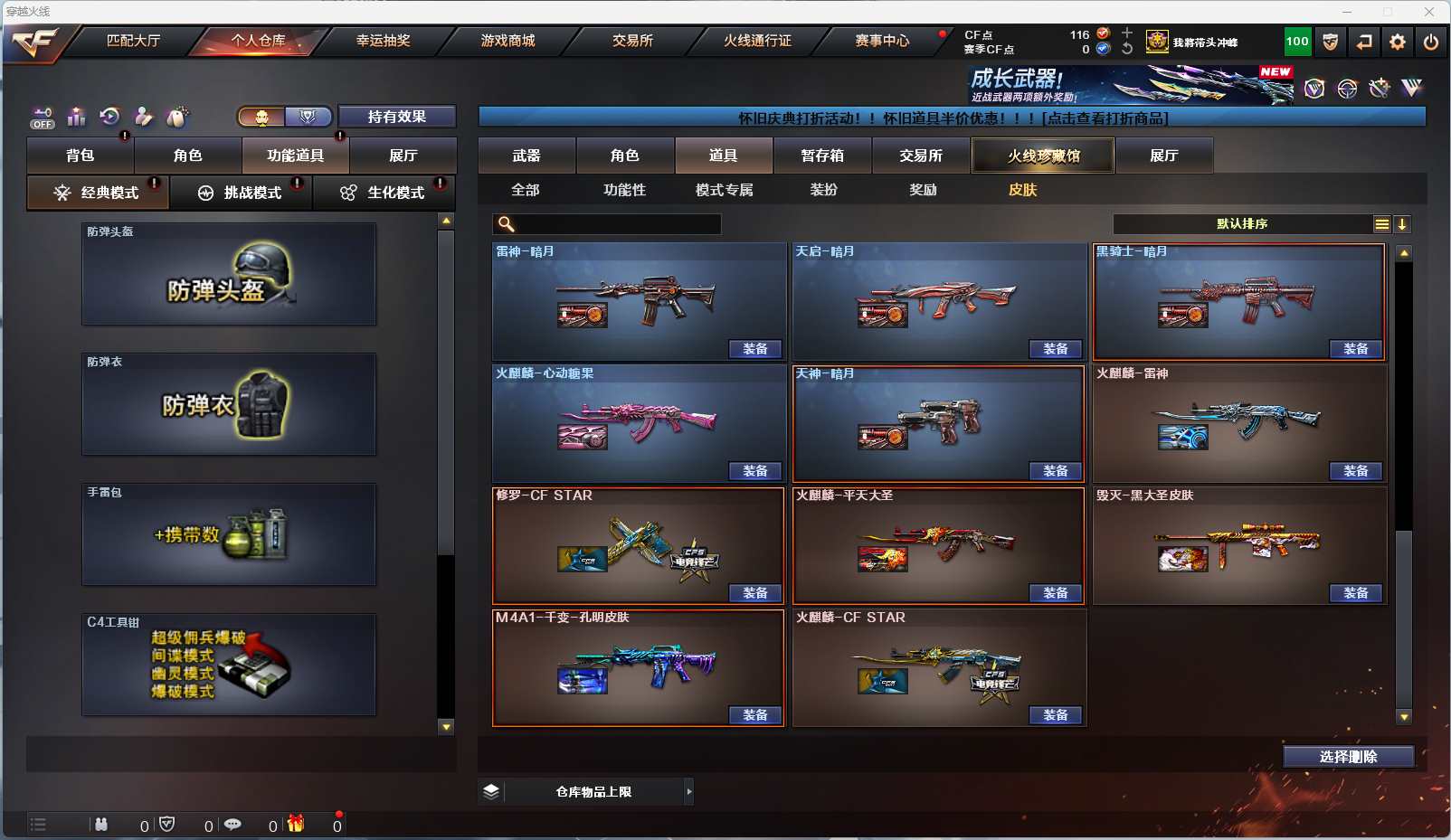This screenshot has height=840, width=1451.
Task: Show the 功能性 item subcategory
Action: click(624, 190)
